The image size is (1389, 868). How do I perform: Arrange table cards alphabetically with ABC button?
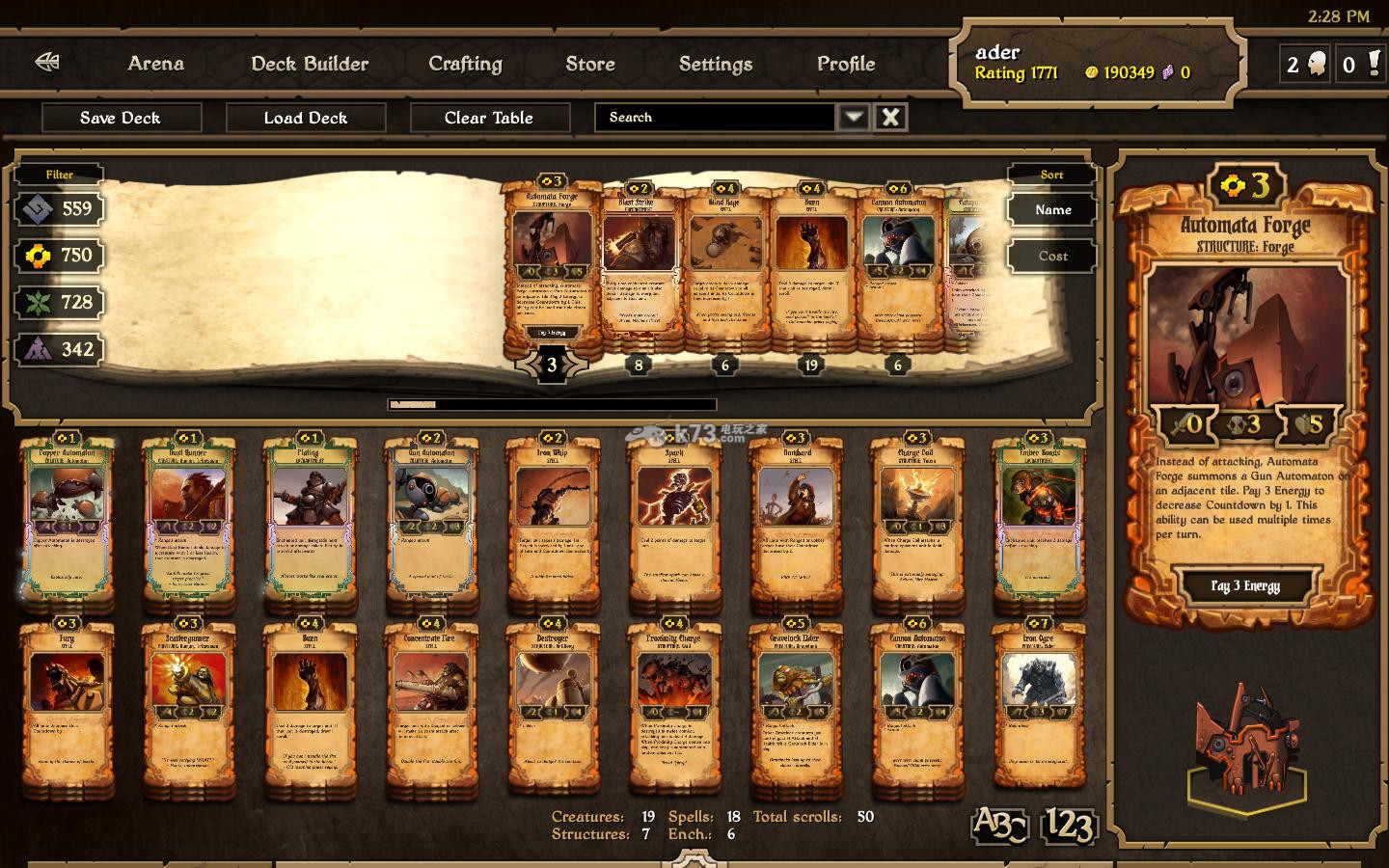click(999, 826)
